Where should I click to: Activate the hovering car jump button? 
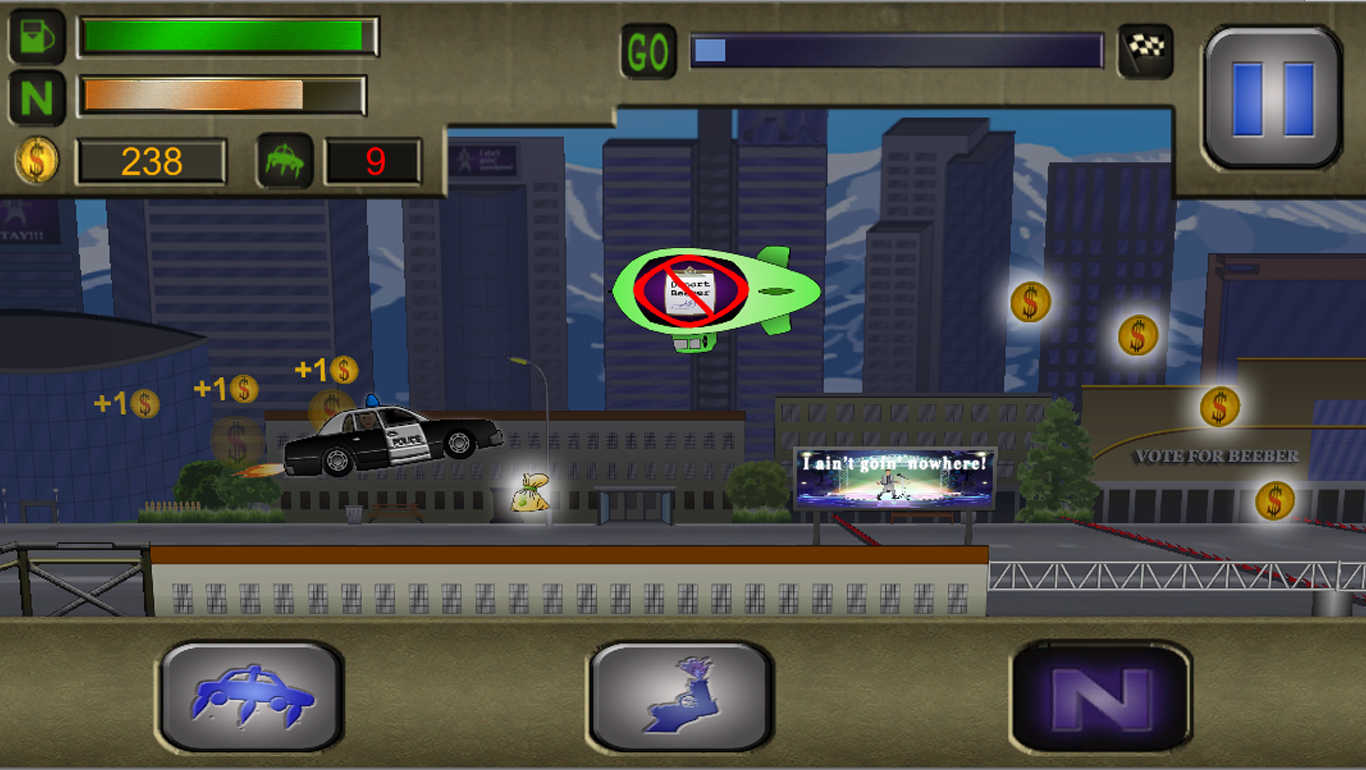point(252,696)
